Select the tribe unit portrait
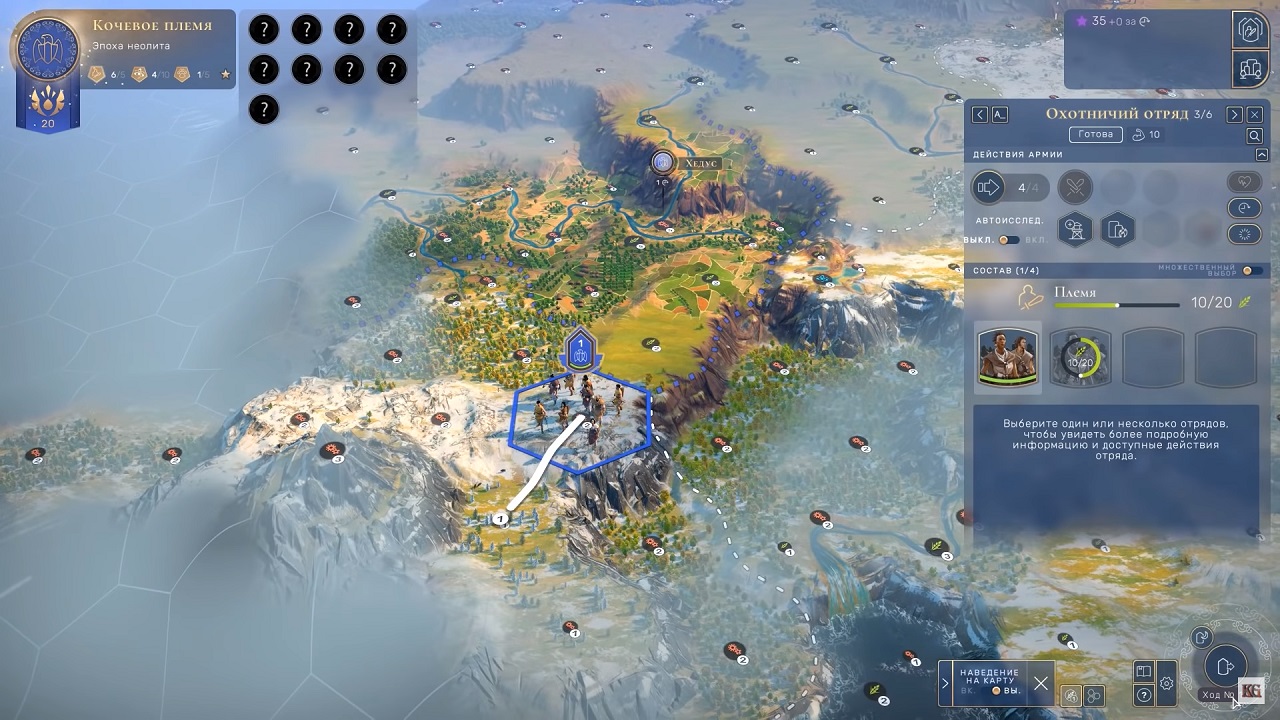Viewport: 1280px width, 720px height. (x=1008, y=356)
